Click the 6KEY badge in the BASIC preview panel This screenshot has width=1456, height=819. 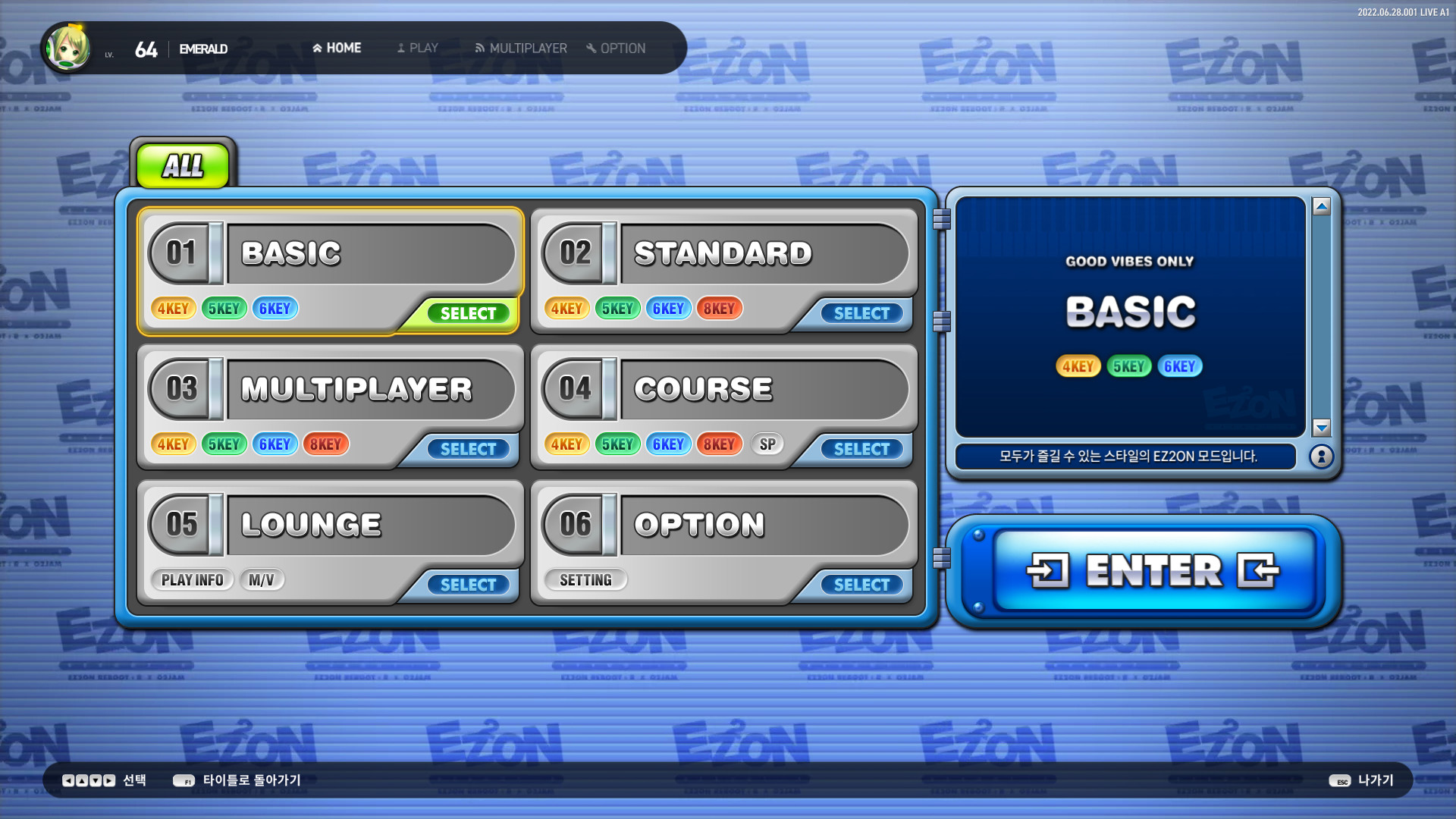1180,366
